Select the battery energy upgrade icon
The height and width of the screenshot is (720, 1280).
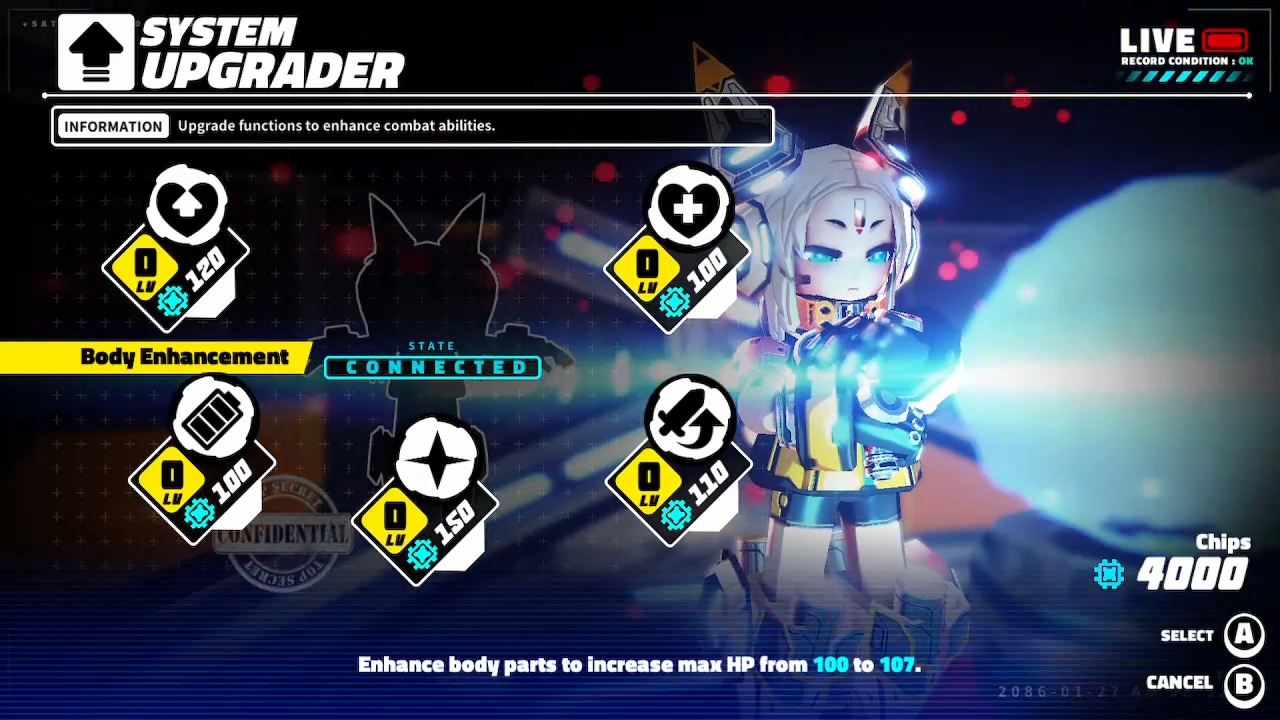[213, 420]
